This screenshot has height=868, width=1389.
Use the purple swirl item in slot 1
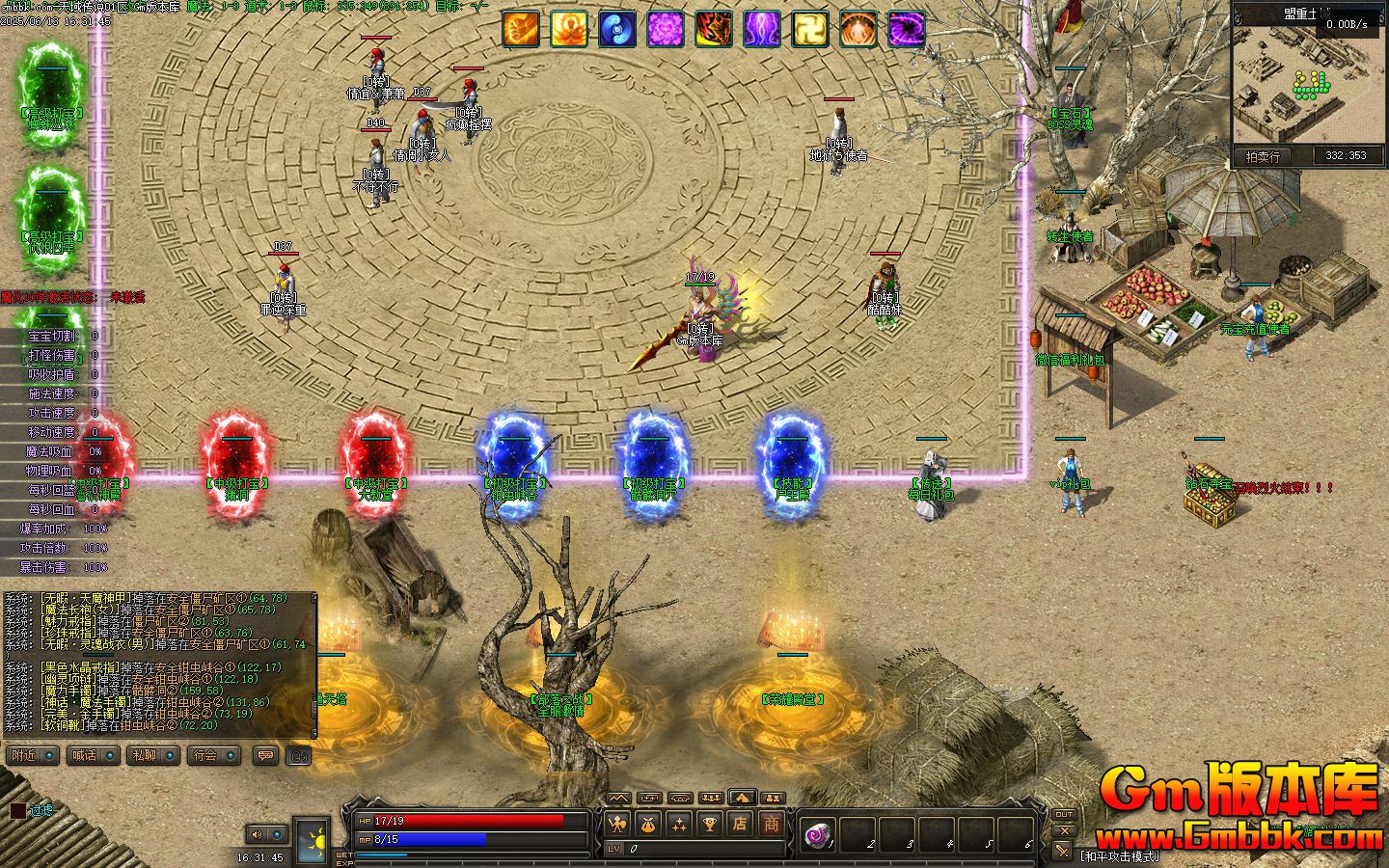[x=820, y=833]
